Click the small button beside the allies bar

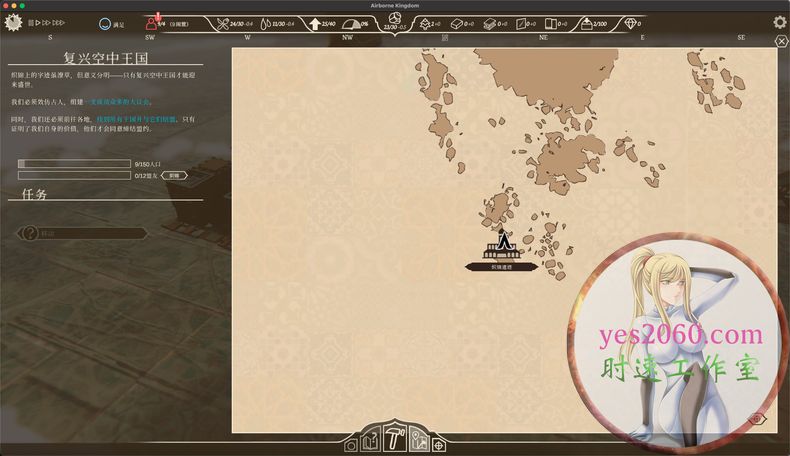click(173, 175)
